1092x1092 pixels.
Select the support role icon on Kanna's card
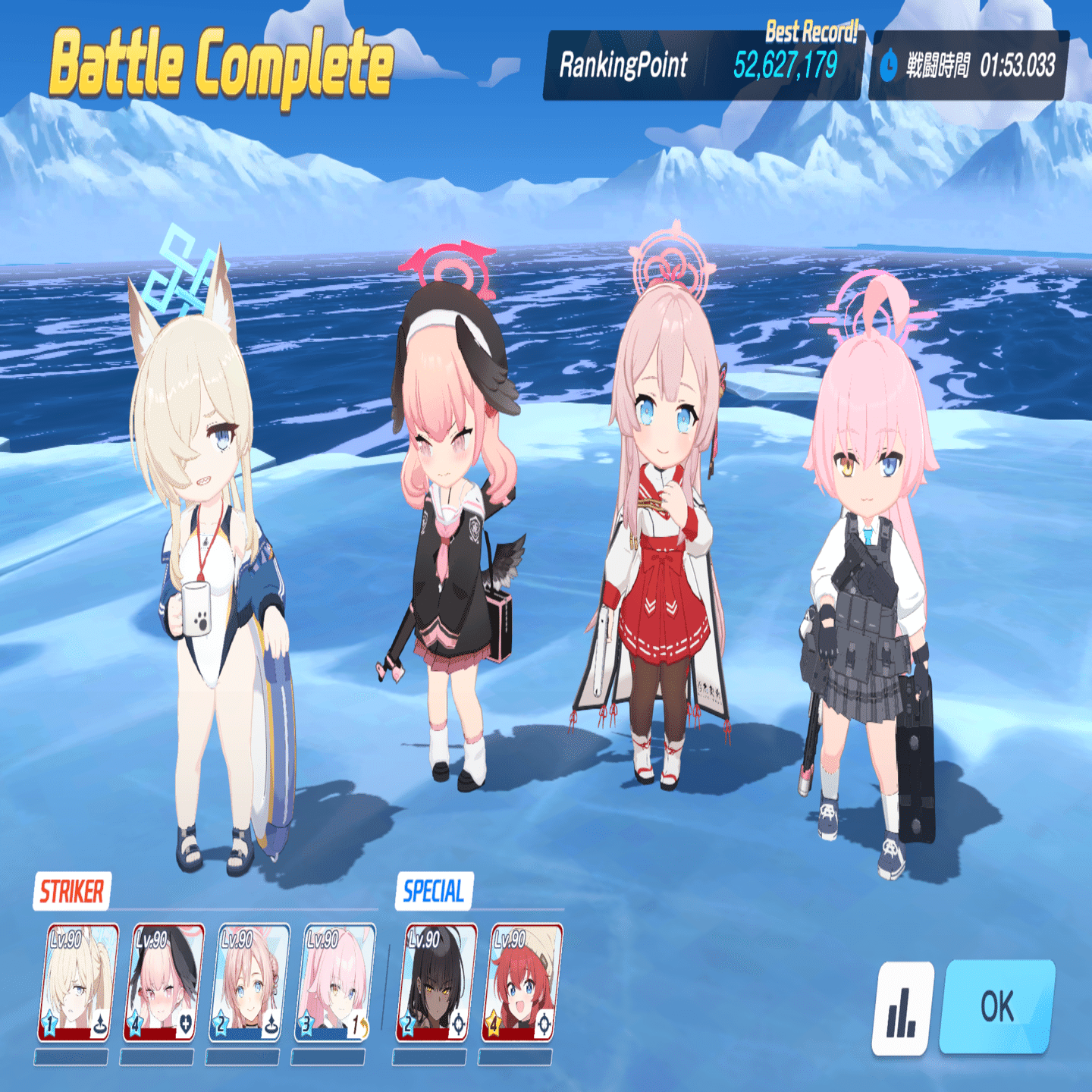click(99, 1024)
